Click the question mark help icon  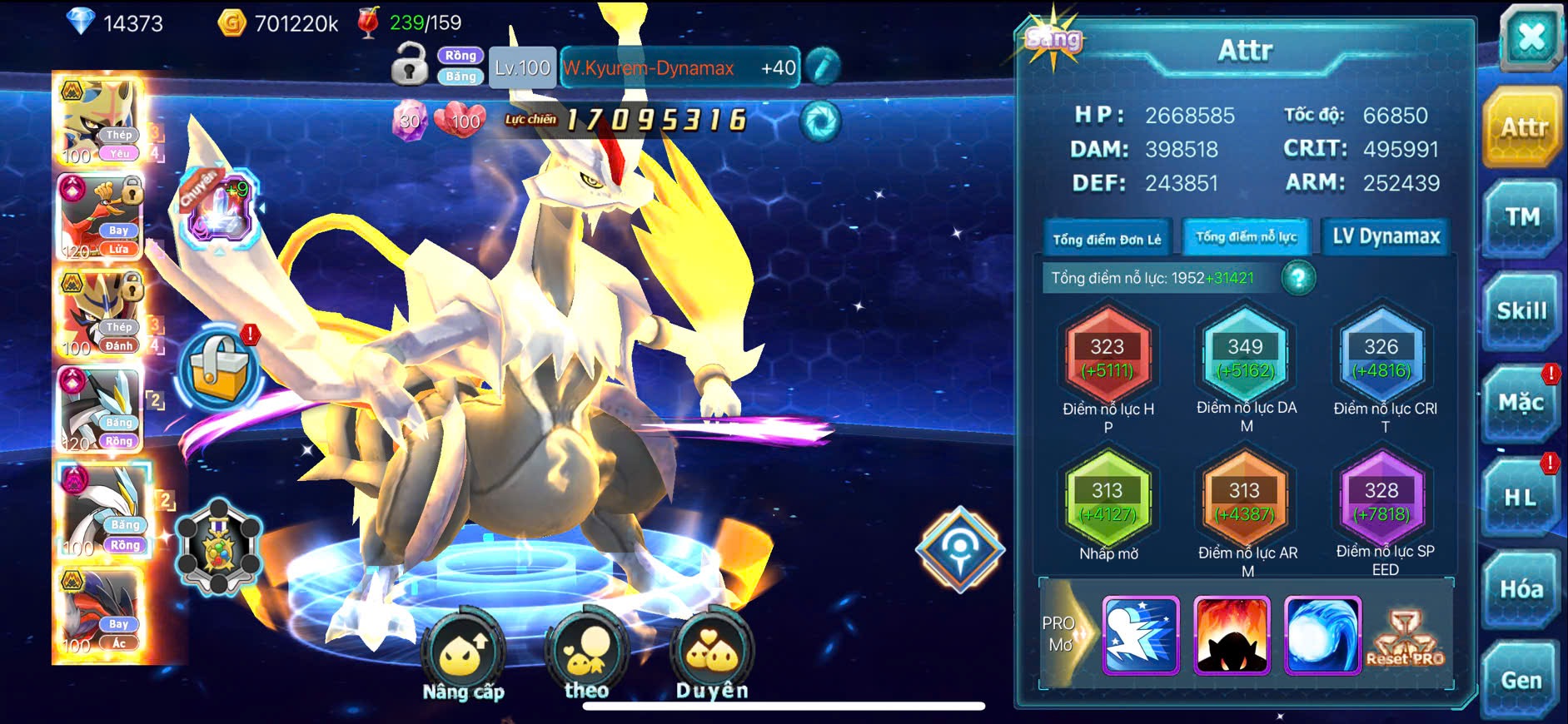[x=1298, y=278]
